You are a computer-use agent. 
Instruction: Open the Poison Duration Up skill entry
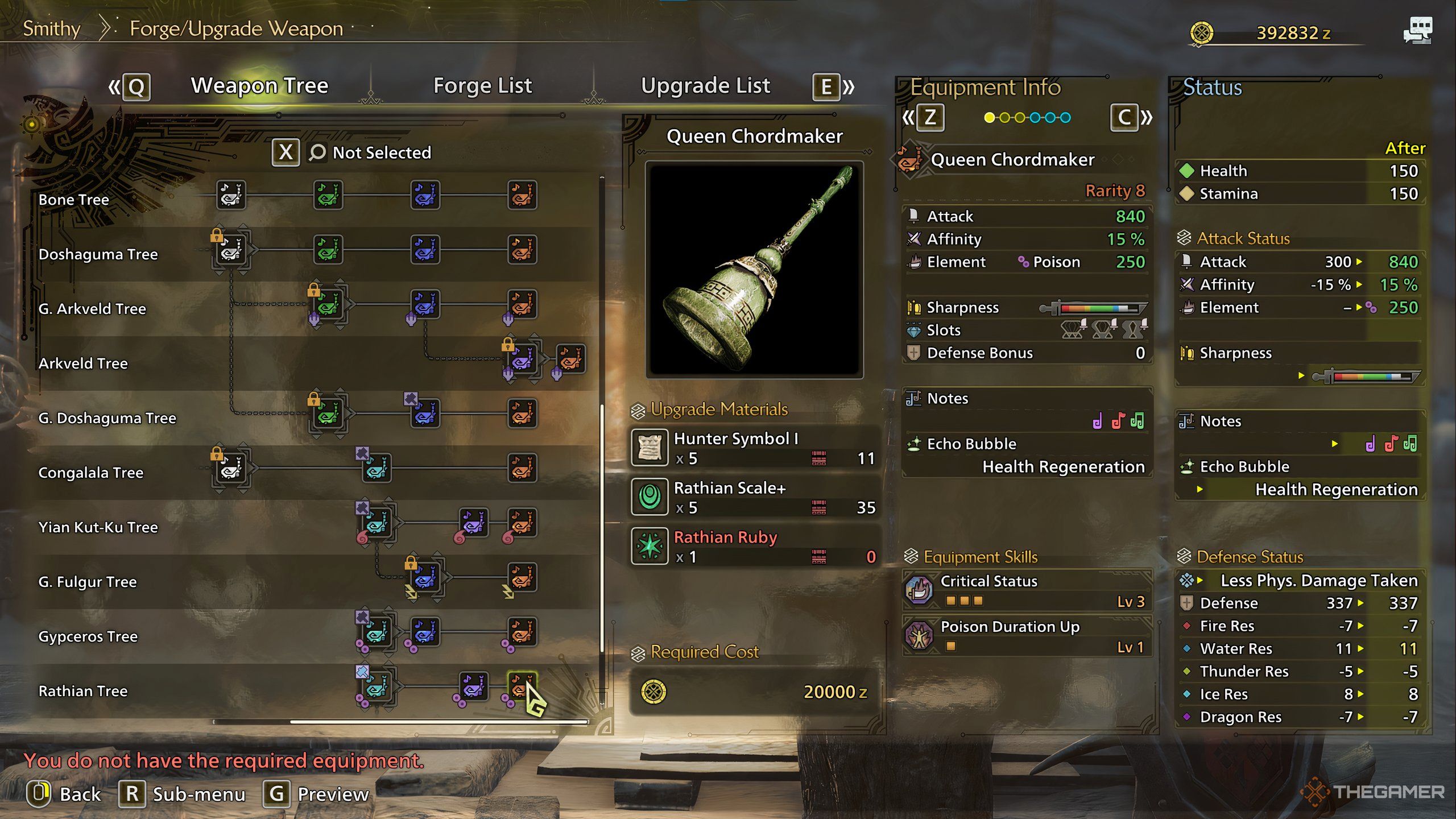1027,636
